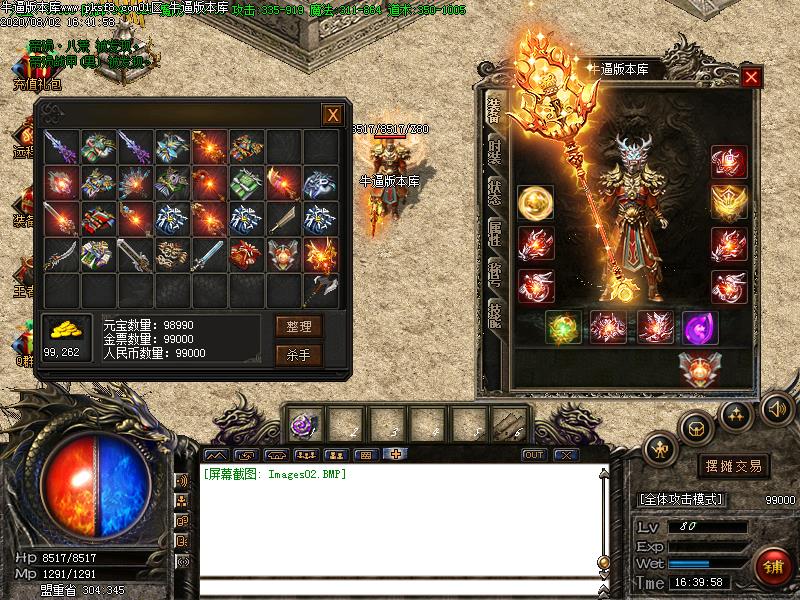Close the character equipment panel
The image size is (800, 600).
click(x=752, y=76)
